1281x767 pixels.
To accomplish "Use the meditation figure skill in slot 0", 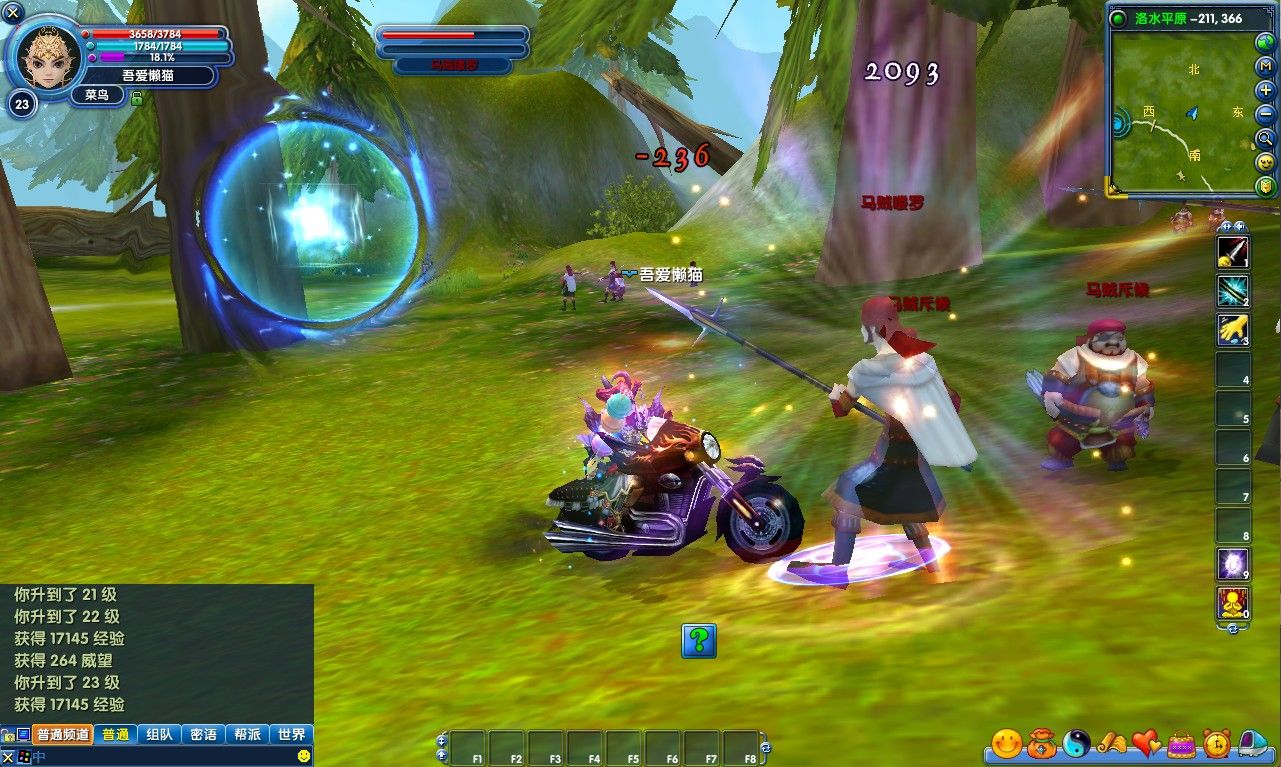I will [1232, 603].
